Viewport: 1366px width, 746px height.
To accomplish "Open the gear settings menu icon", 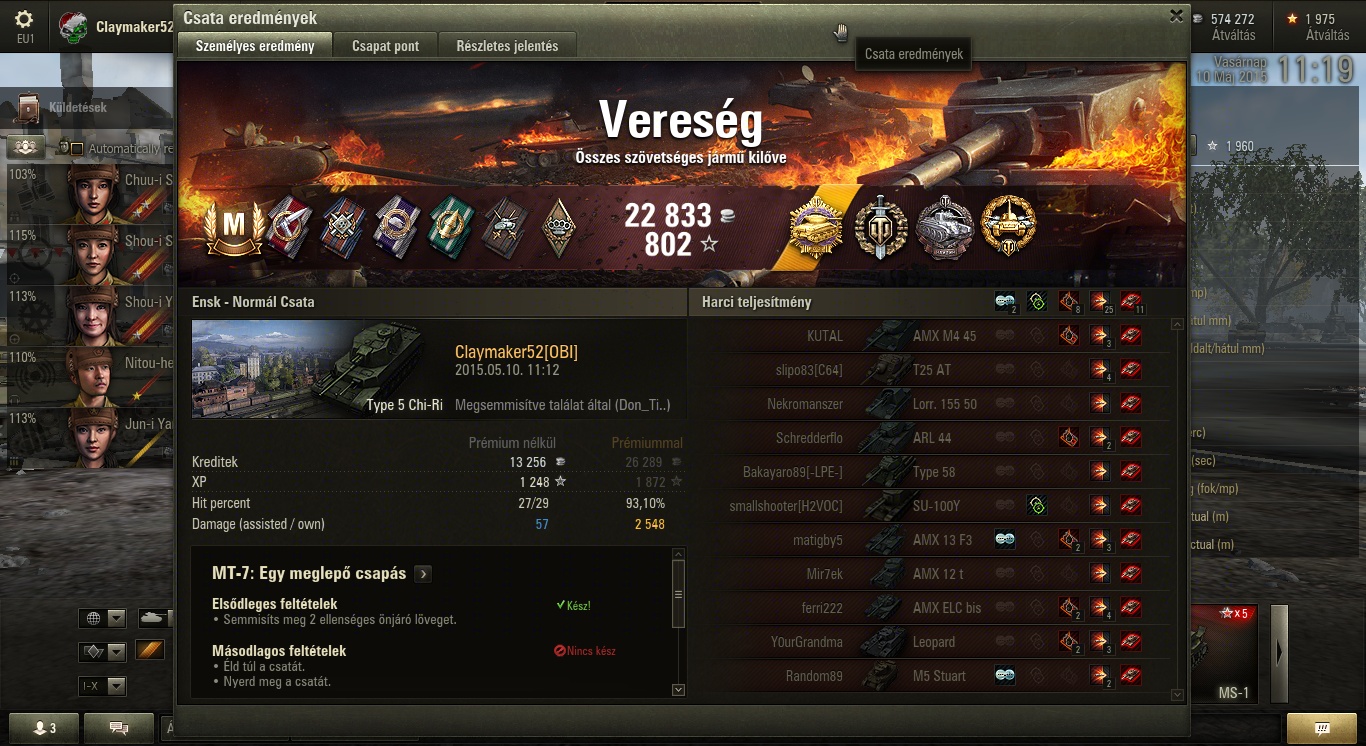I will coord(24,19).
